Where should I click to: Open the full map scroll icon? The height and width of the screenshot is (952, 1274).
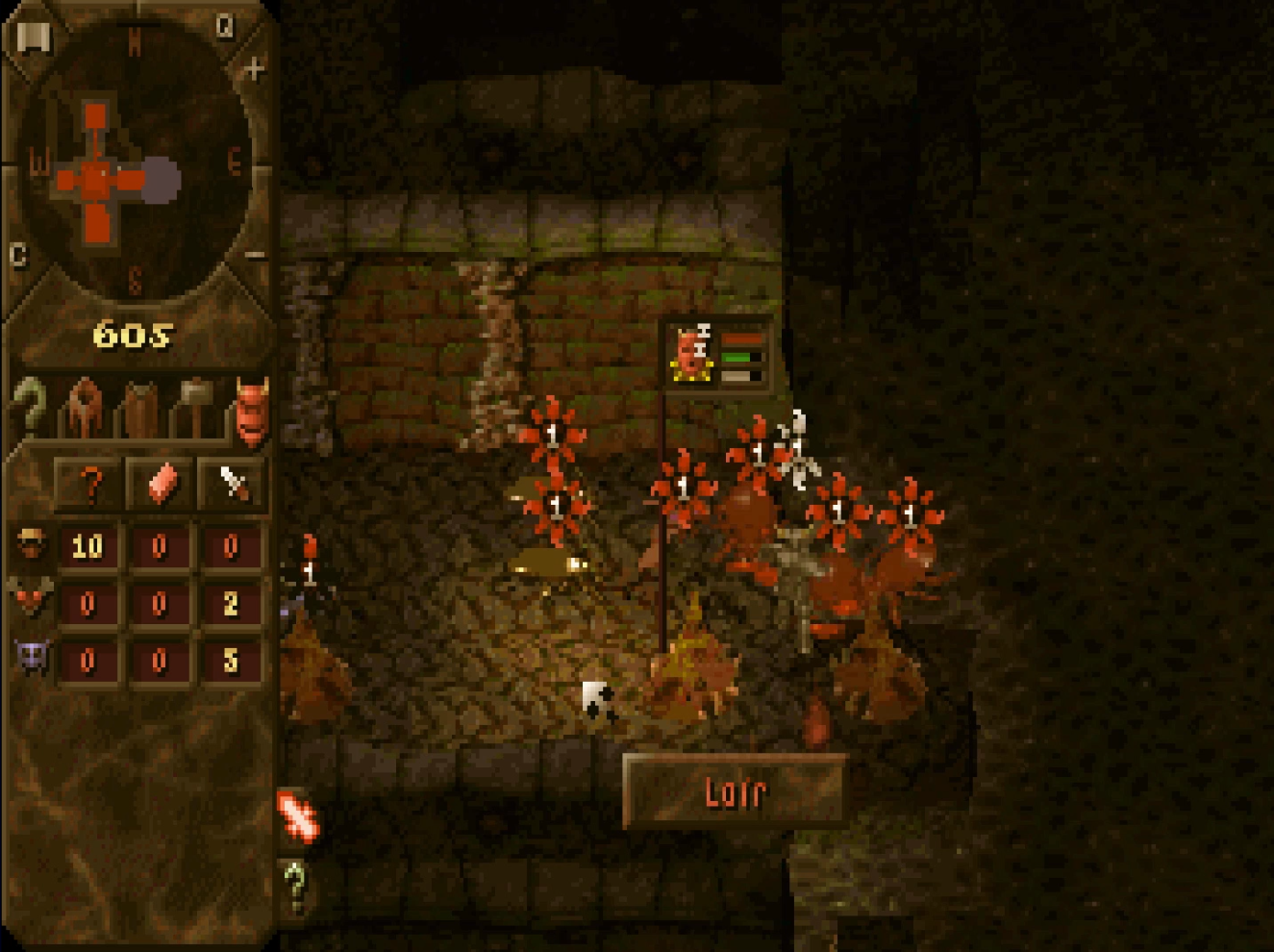click(34, 38)
